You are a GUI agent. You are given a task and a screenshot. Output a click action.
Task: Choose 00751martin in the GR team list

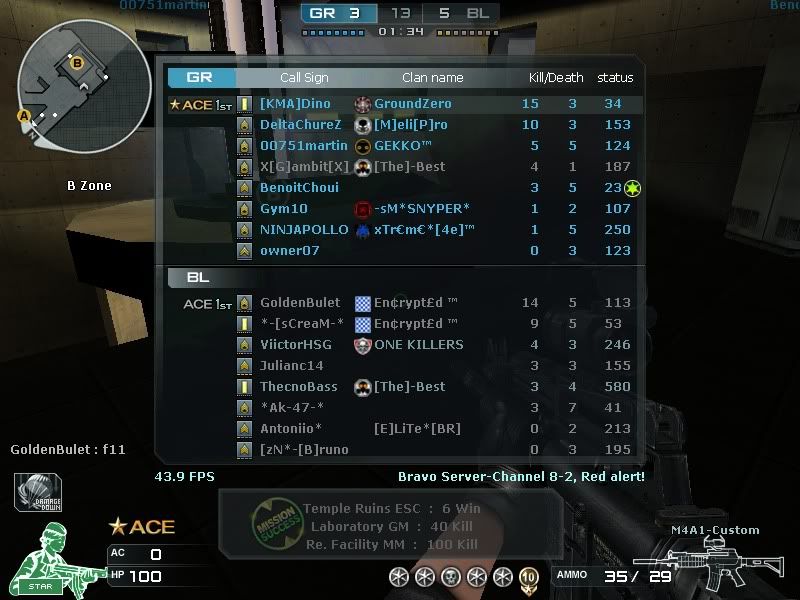pyautogui.click(x=303, y=146)
